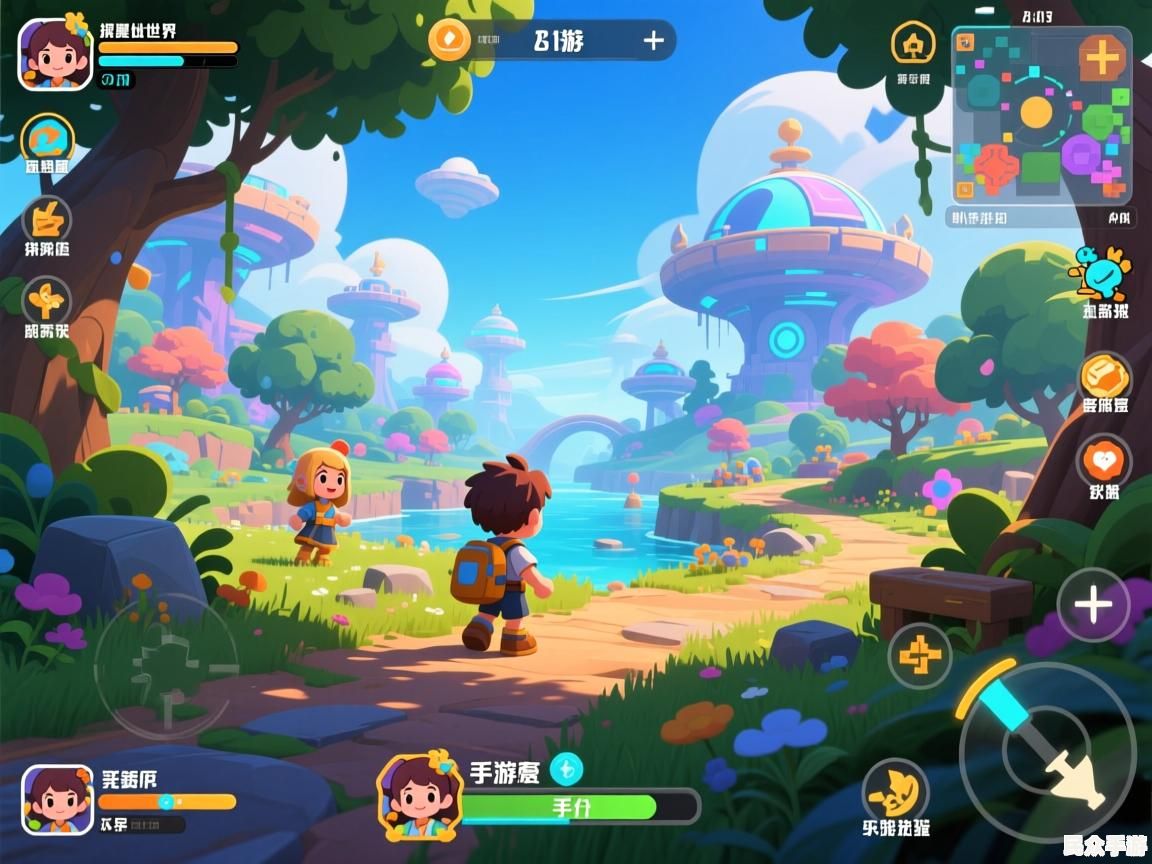
Task: Open the orange hand icon menu
Action: [47, 219]
